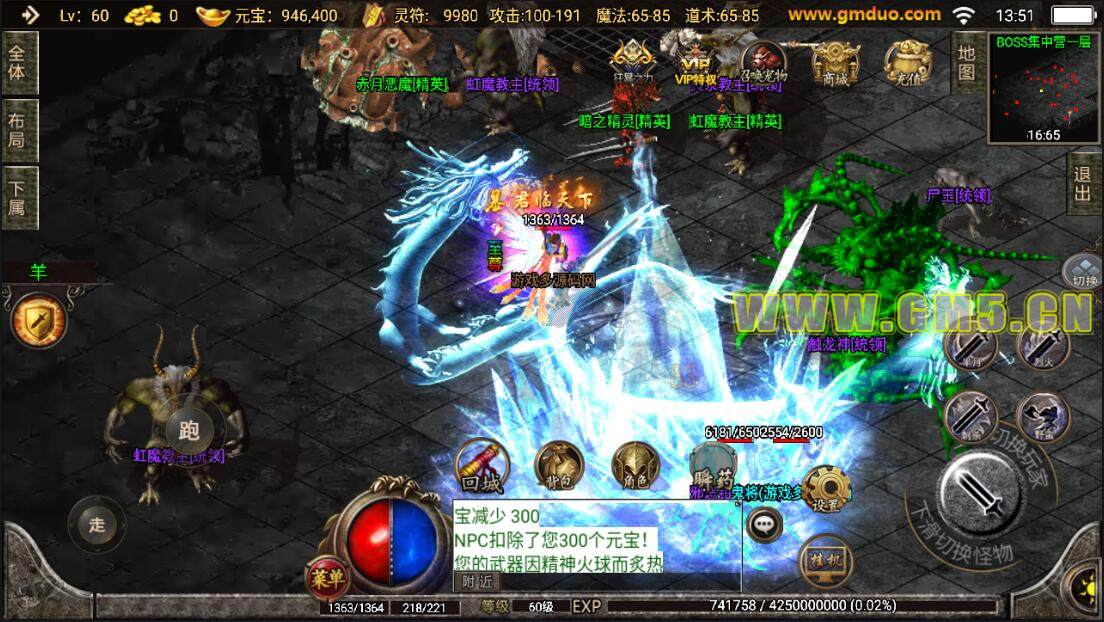This screenshot has width=1104, height=622.
Task: Open the 商城 shop icon
Action: point(835,62)
